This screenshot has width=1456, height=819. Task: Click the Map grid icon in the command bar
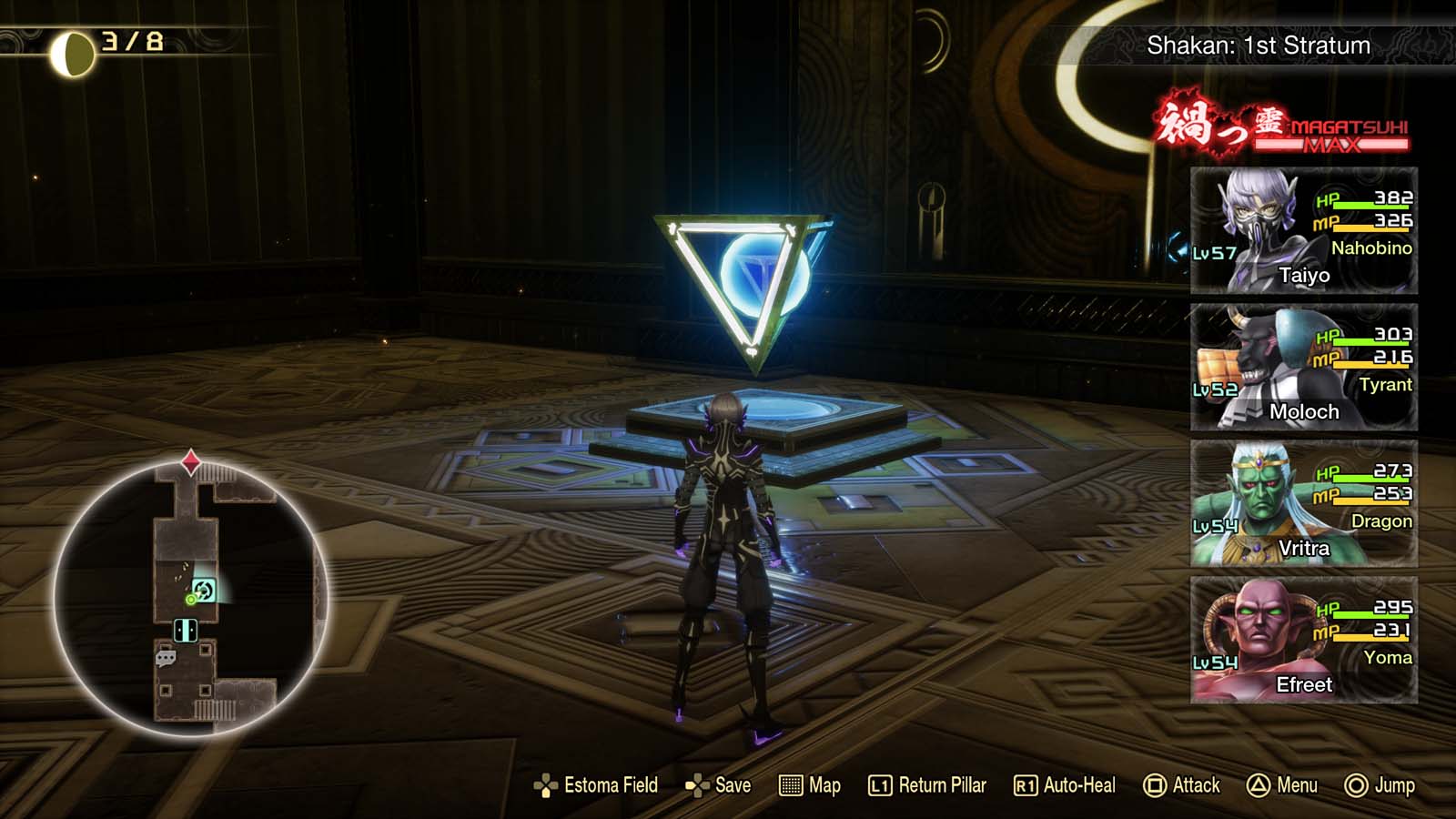click(x=790, y=785)
